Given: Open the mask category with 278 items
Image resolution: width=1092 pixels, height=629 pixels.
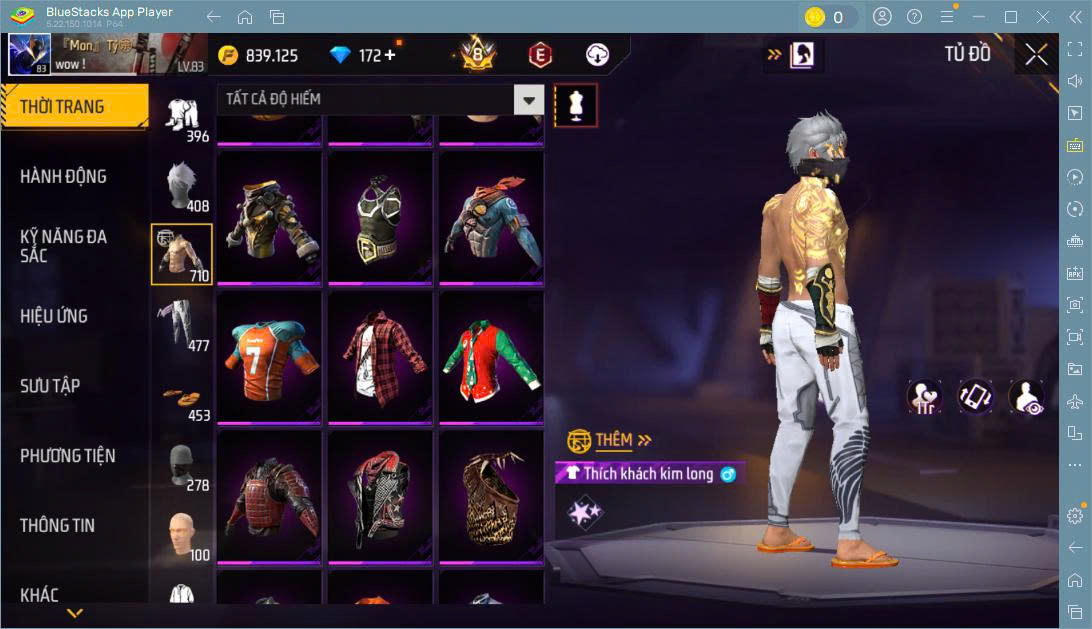Looking at the screenshot, I should (182, 465).
